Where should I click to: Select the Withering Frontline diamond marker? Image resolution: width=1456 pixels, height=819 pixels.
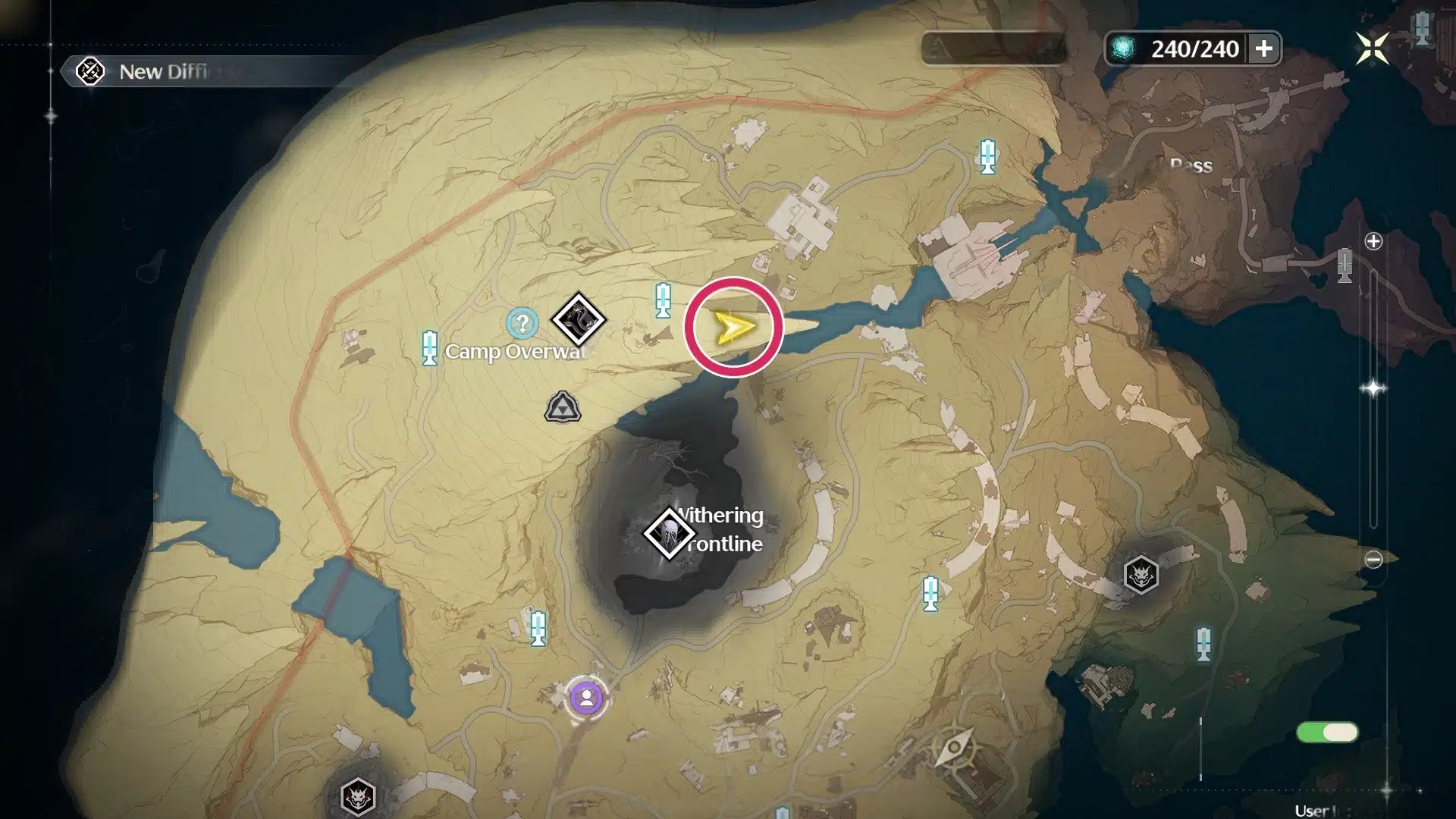coord(668,533)
